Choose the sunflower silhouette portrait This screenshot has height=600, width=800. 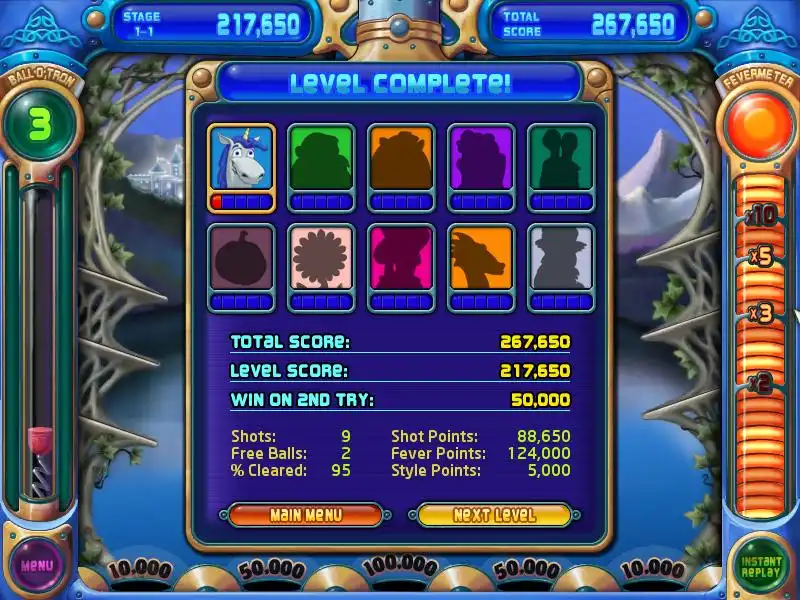321,259
